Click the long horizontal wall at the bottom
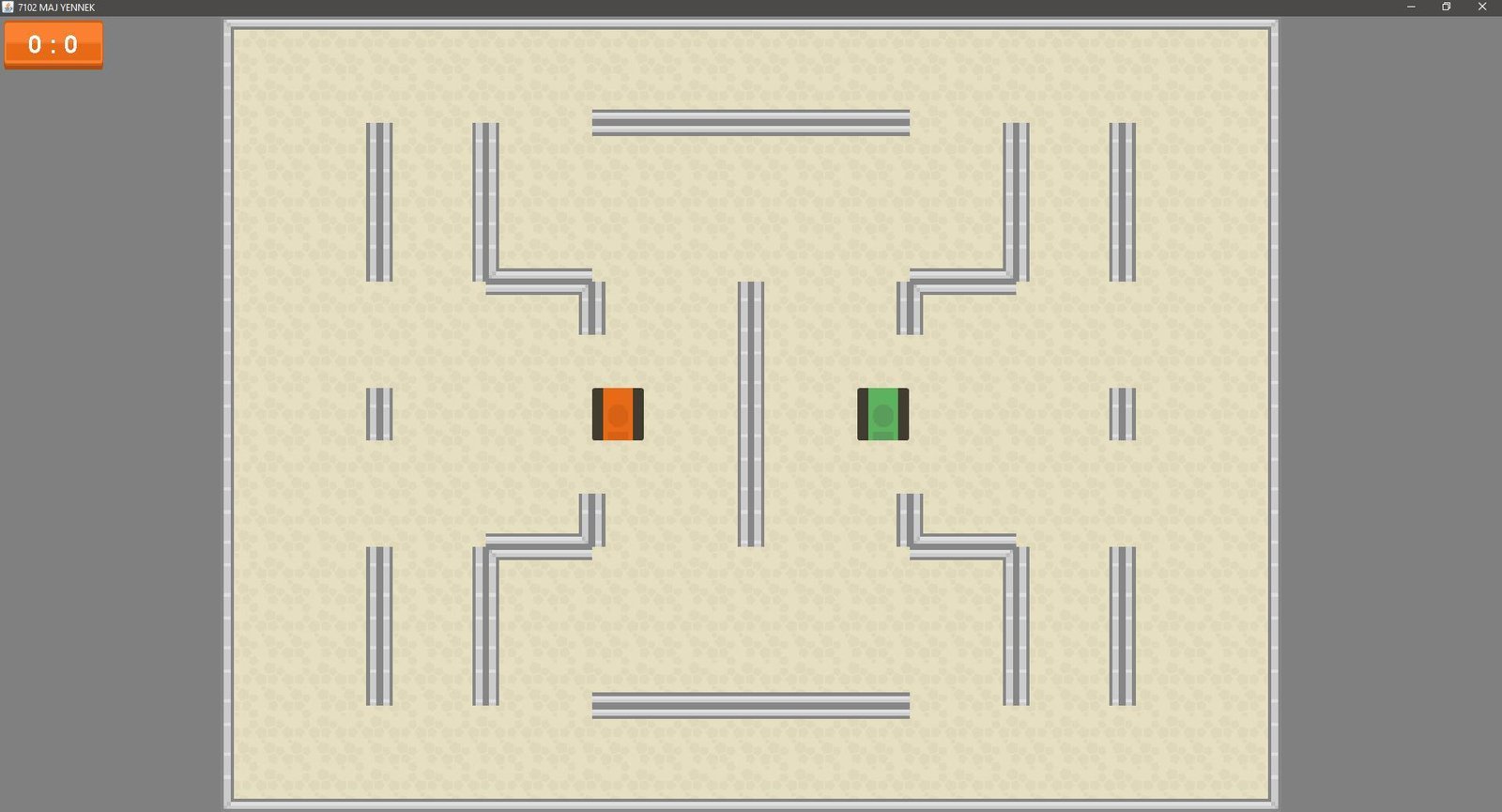Screen dimensions: 1502x812 point(749,703)
